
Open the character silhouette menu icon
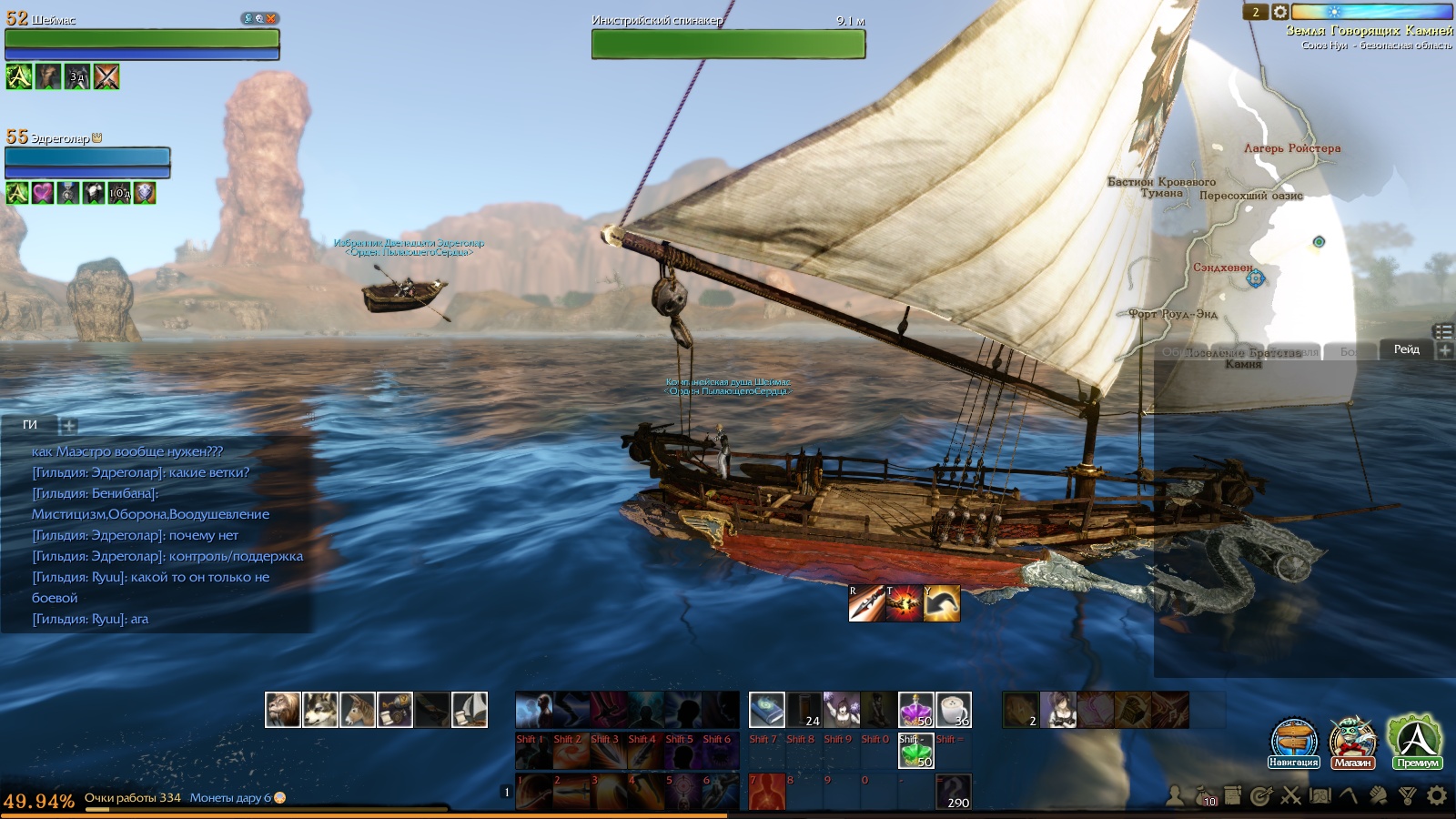click(x=1176, y=796)
